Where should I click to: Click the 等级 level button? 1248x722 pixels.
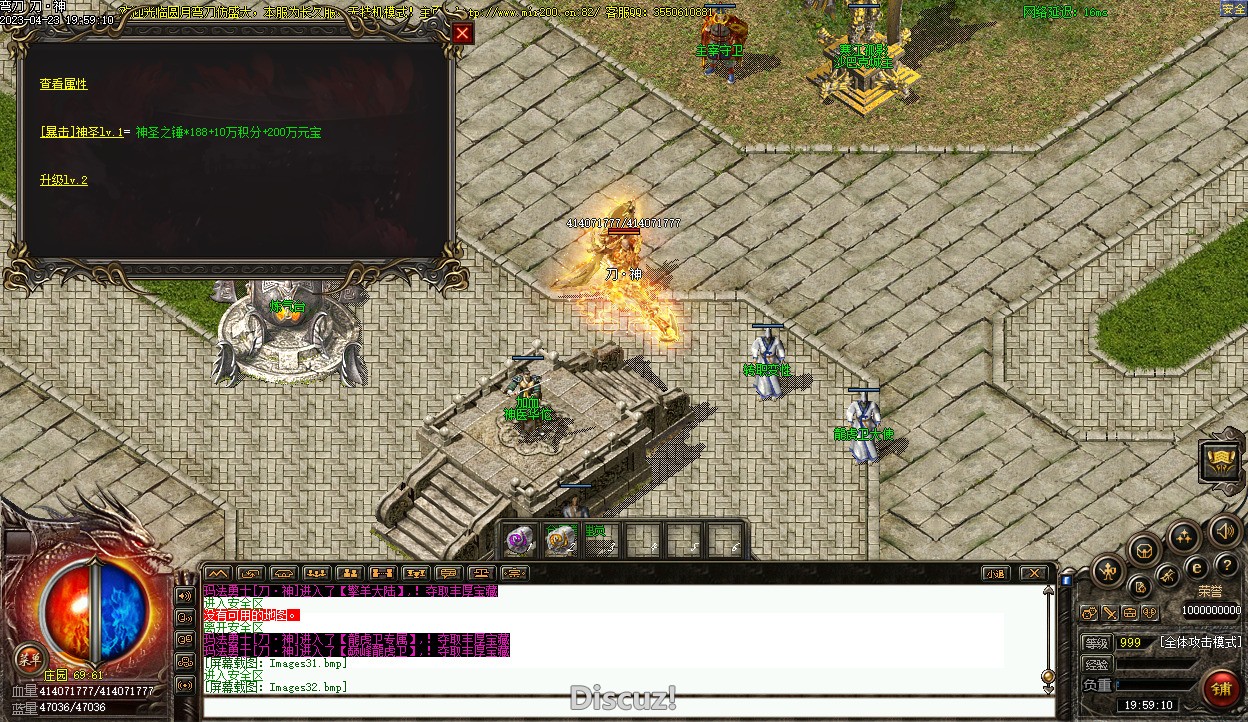click(x=1097, y=642)
